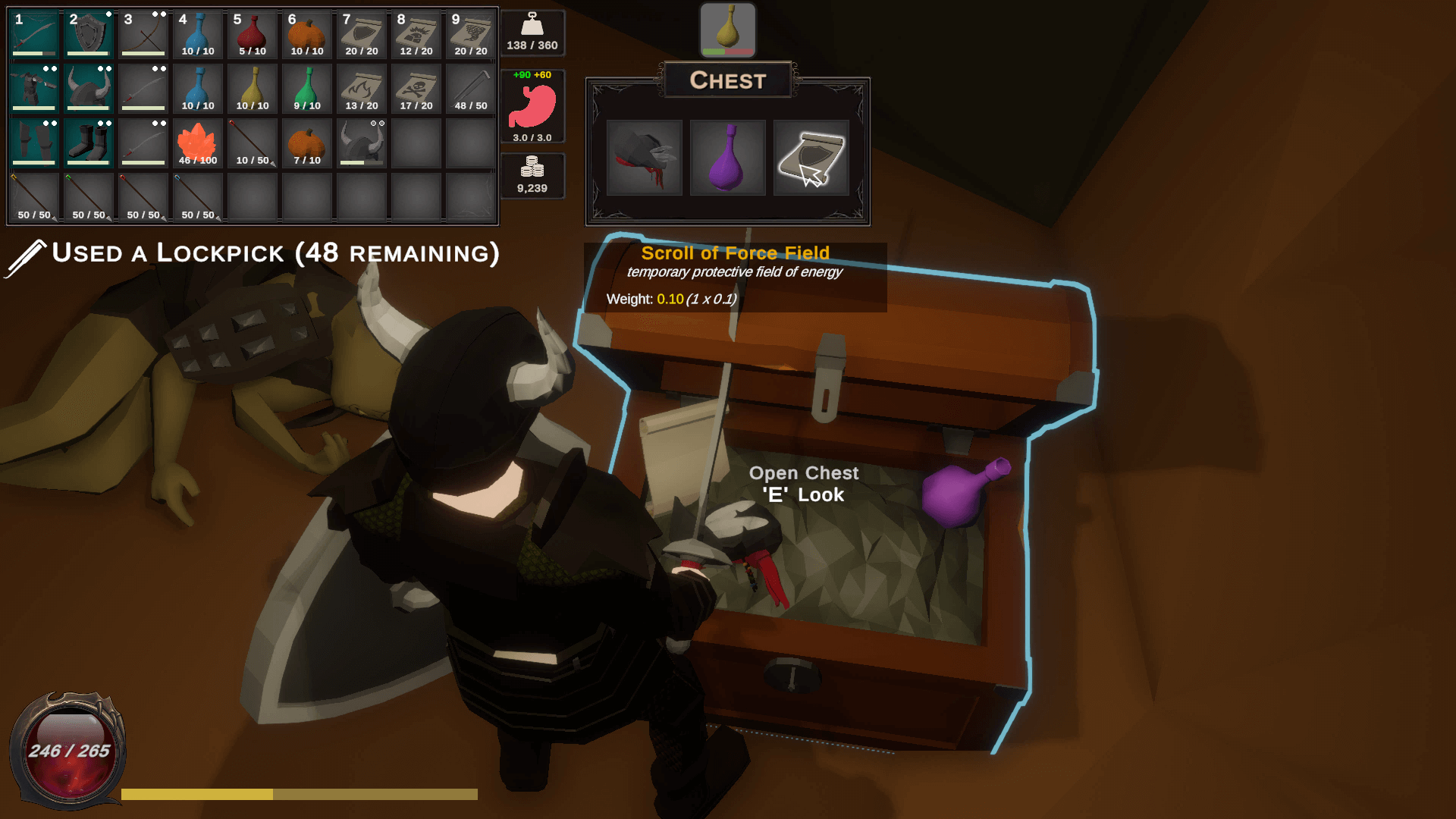
Task: Select the arrow stack showing 10 / 50
Action: [253, 143]
